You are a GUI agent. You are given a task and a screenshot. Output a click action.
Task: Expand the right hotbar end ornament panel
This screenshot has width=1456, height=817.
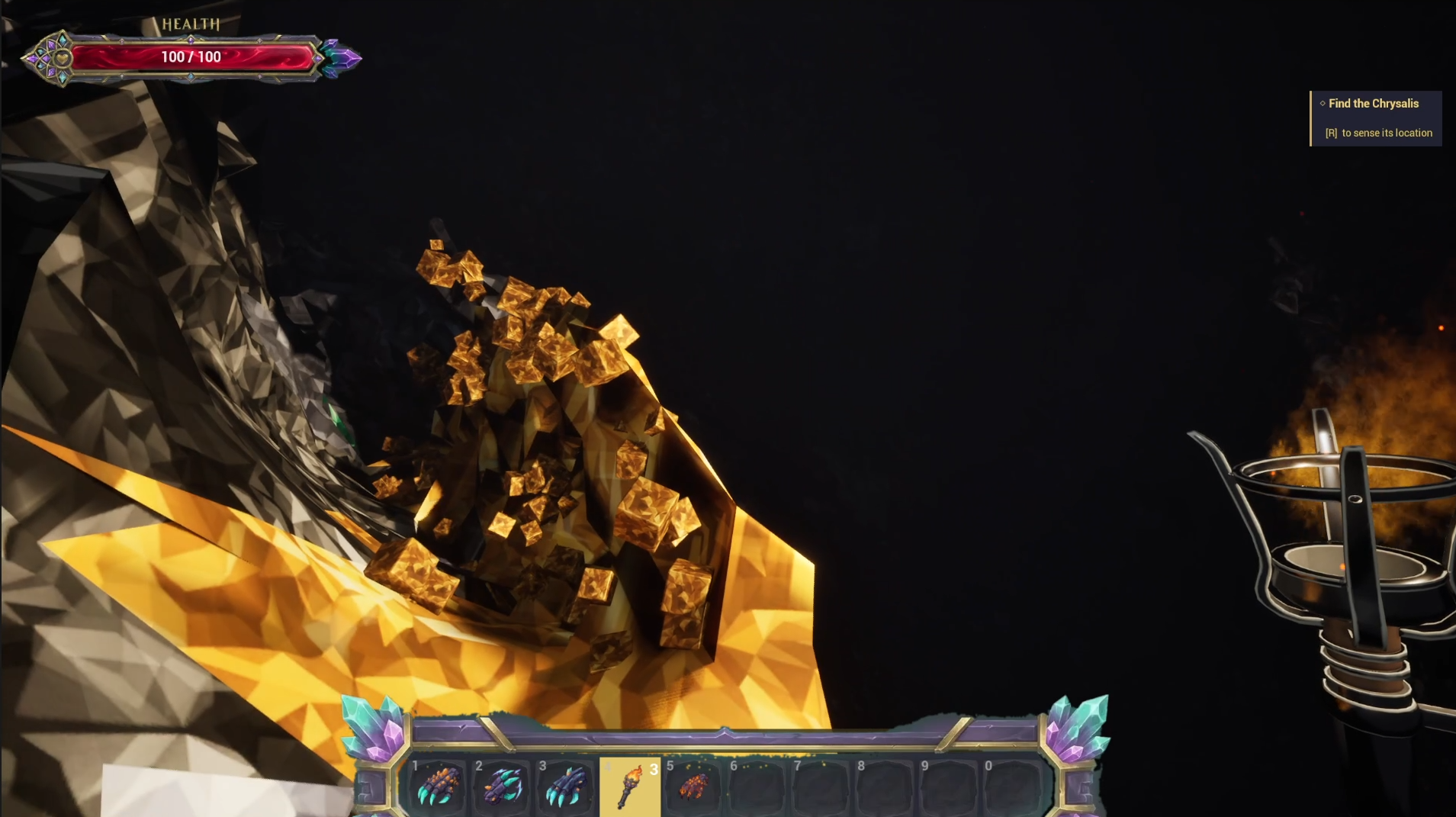(1078, 786)
